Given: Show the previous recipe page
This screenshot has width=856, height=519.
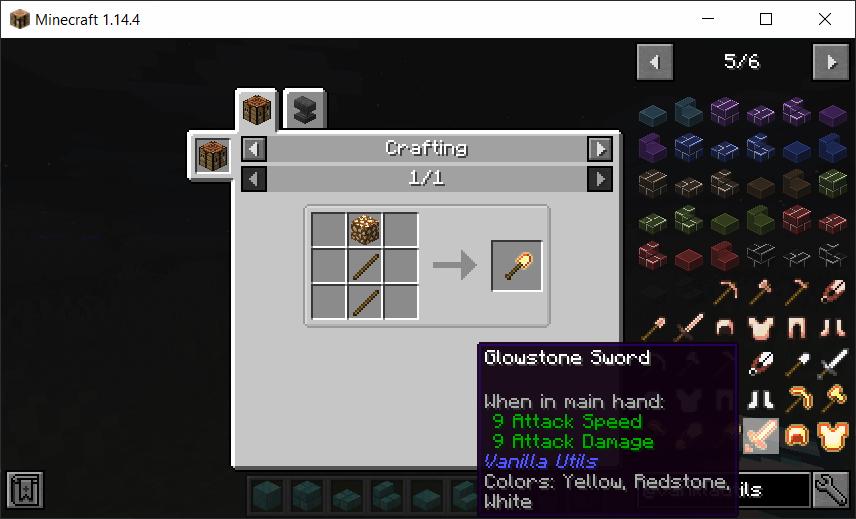Looking at the screenshot, I should click(255, 179).
